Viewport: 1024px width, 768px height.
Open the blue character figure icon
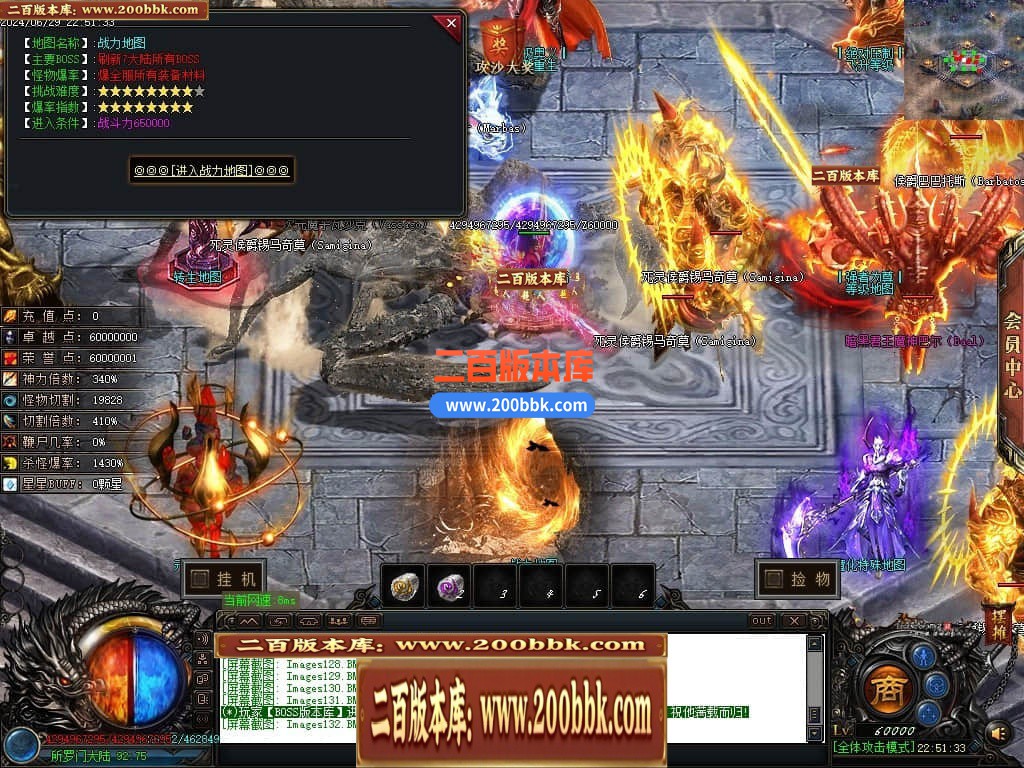pyautogui.click(x=922, y=655)
